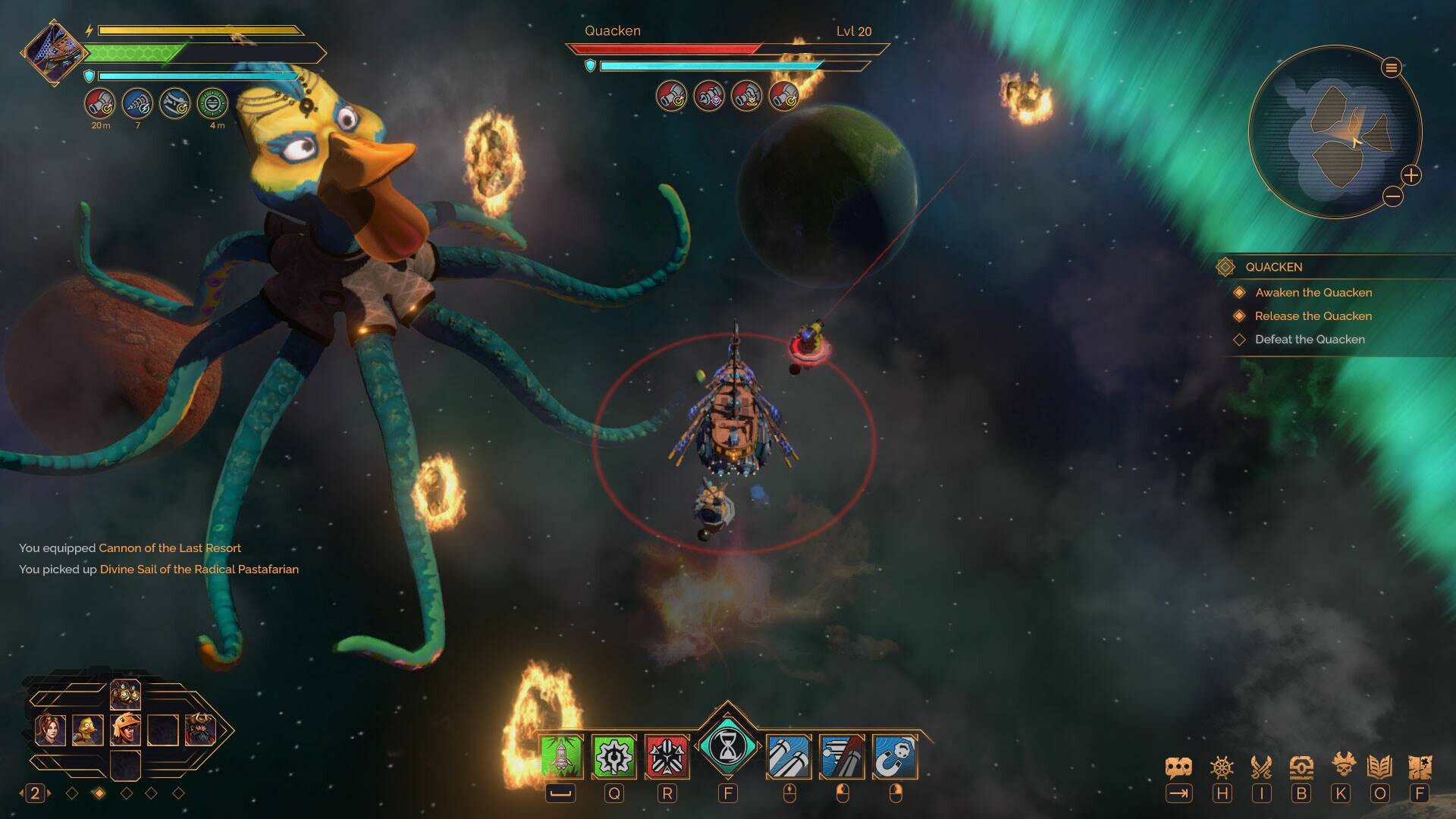Screen dimensions: 1456x819
Task: Click the Quacken quest tracker header
Action: click(x=1274, y=267)
